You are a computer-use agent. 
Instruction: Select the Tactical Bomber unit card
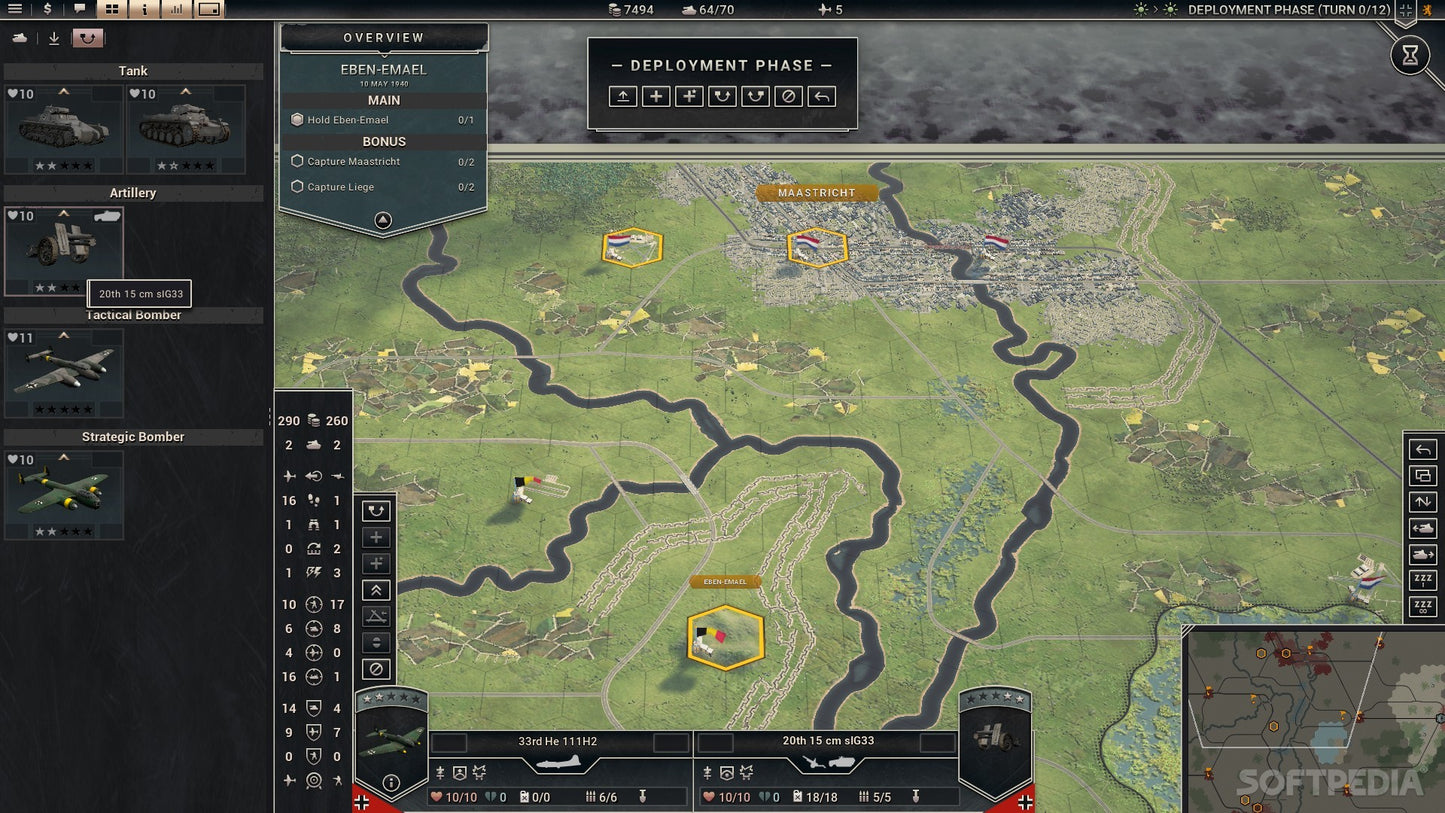pyautogui.click(x=64, y=372)
